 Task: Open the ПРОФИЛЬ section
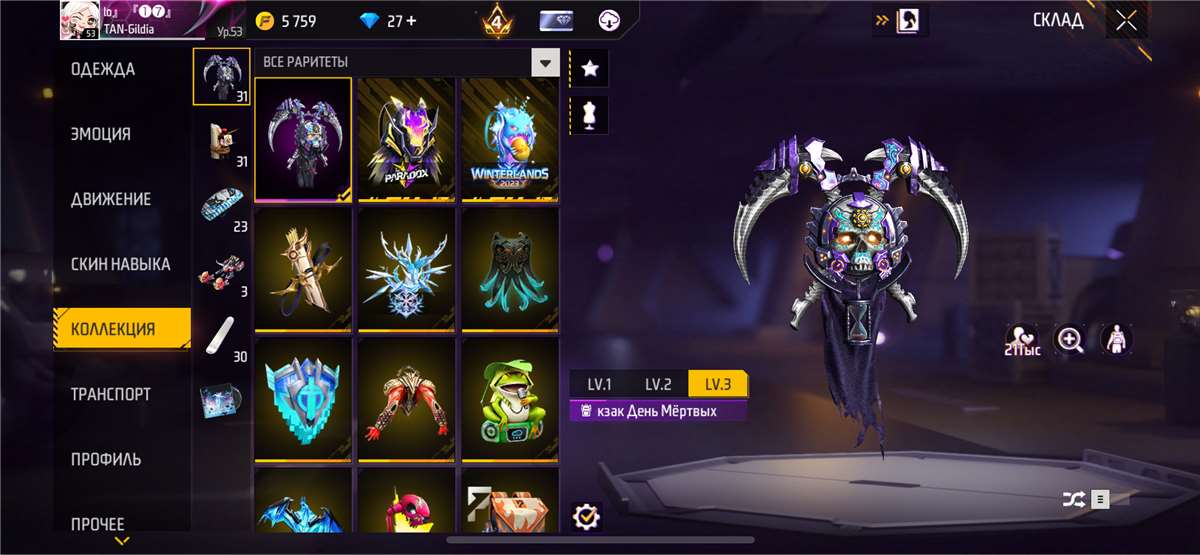tap(106, 460)
